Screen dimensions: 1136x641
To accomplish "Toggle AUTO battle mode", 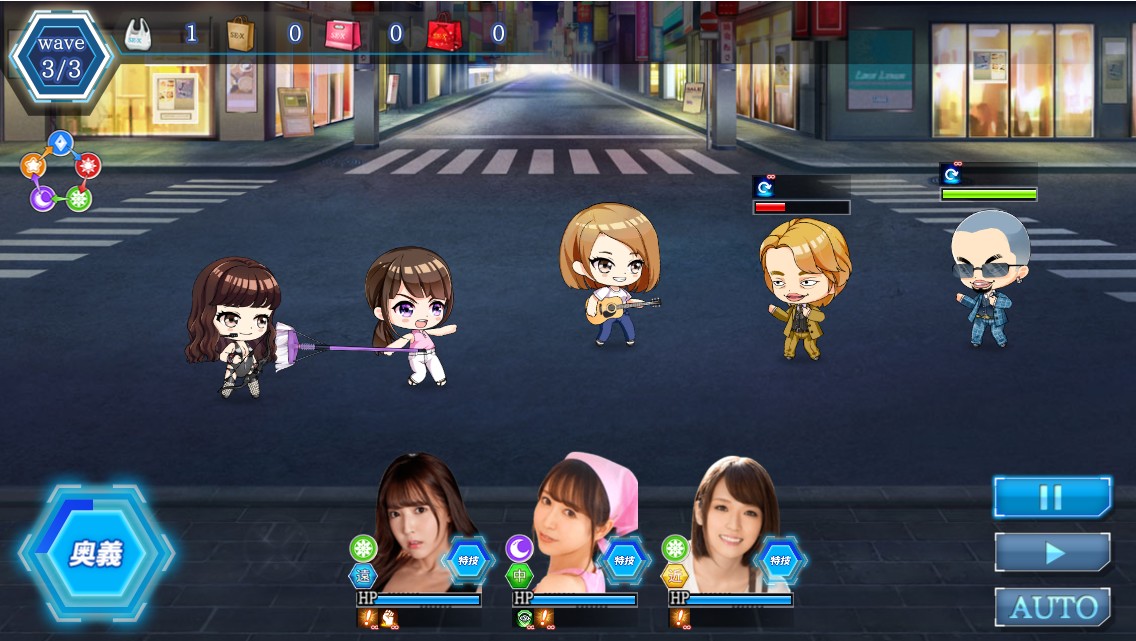I will pyautogui.click(x=1052, y=606).
